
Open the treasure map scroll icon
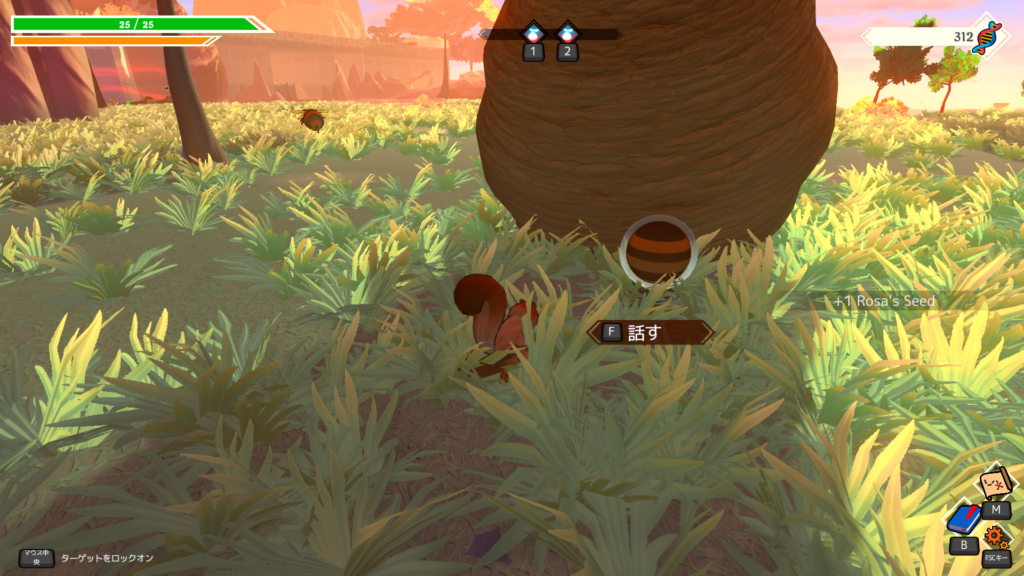pyautogui.click(x=994, y=482)
